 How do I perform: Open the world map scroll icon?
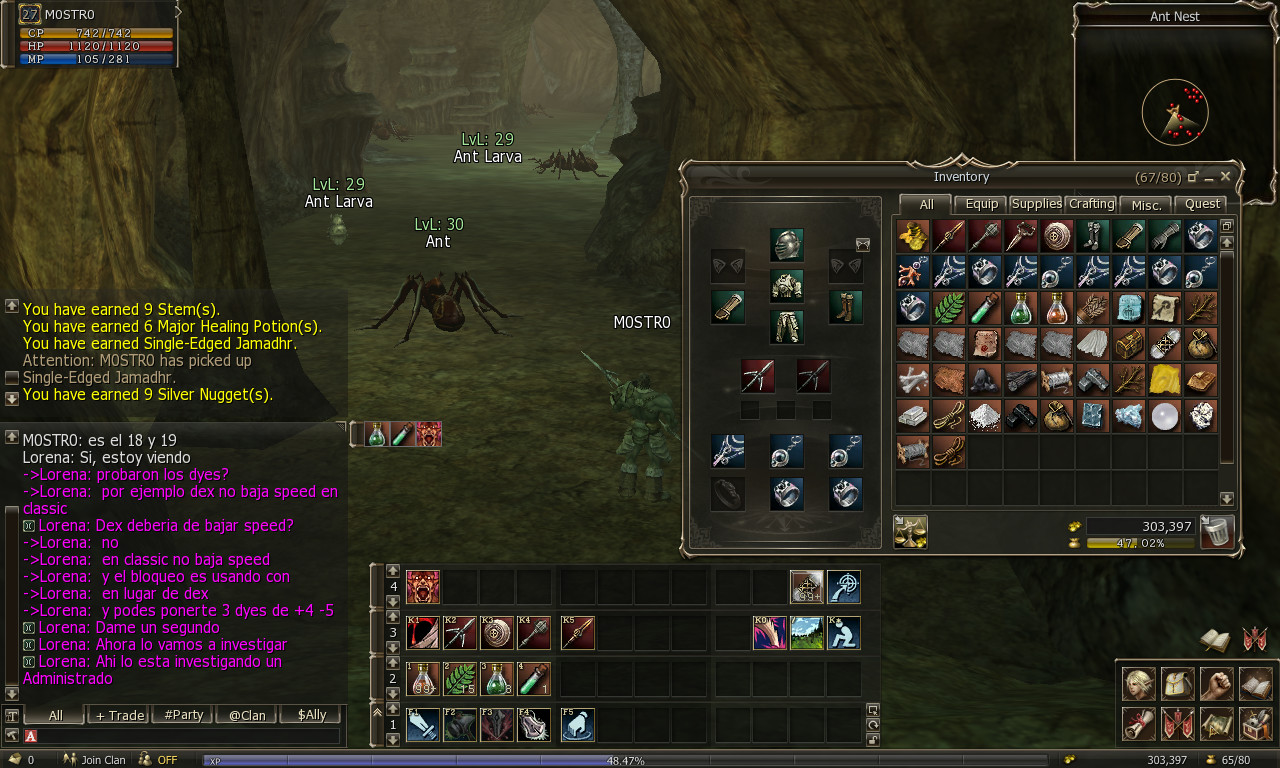(1215, 724)
